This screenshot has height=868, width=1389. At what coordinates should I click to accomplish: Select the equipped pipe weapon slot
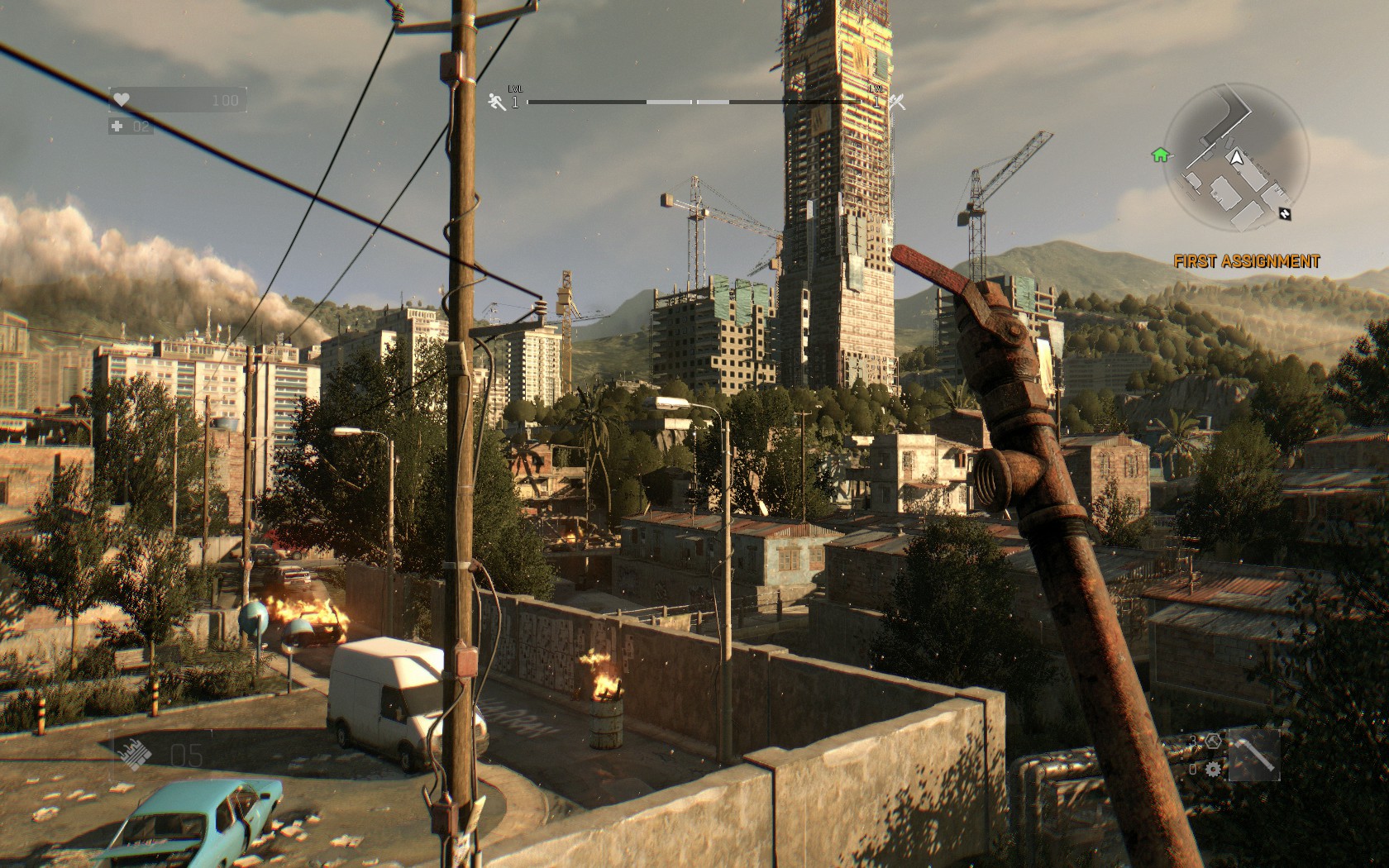click(1253, 755)
